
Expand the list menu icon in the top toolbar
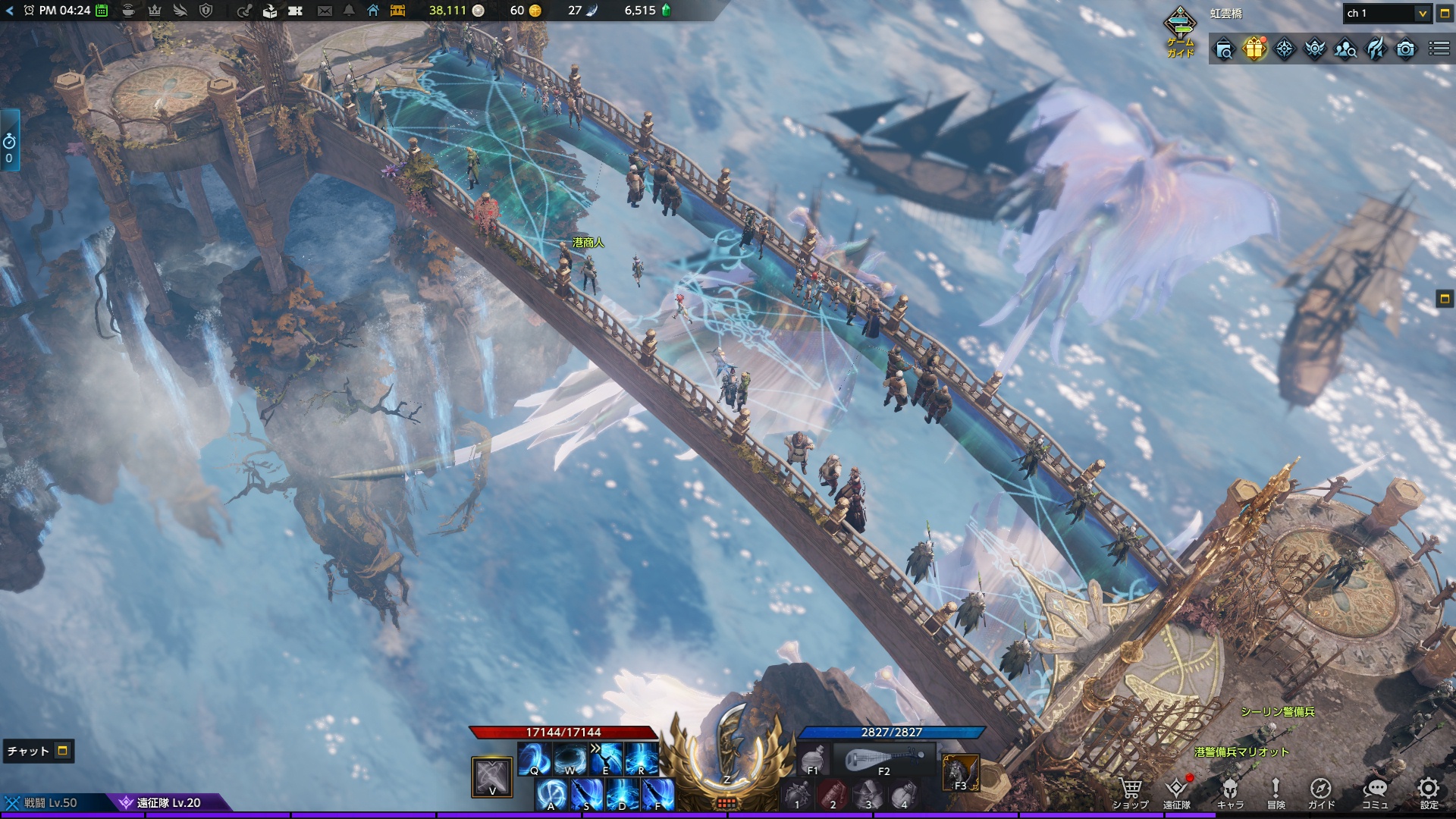1439,49
